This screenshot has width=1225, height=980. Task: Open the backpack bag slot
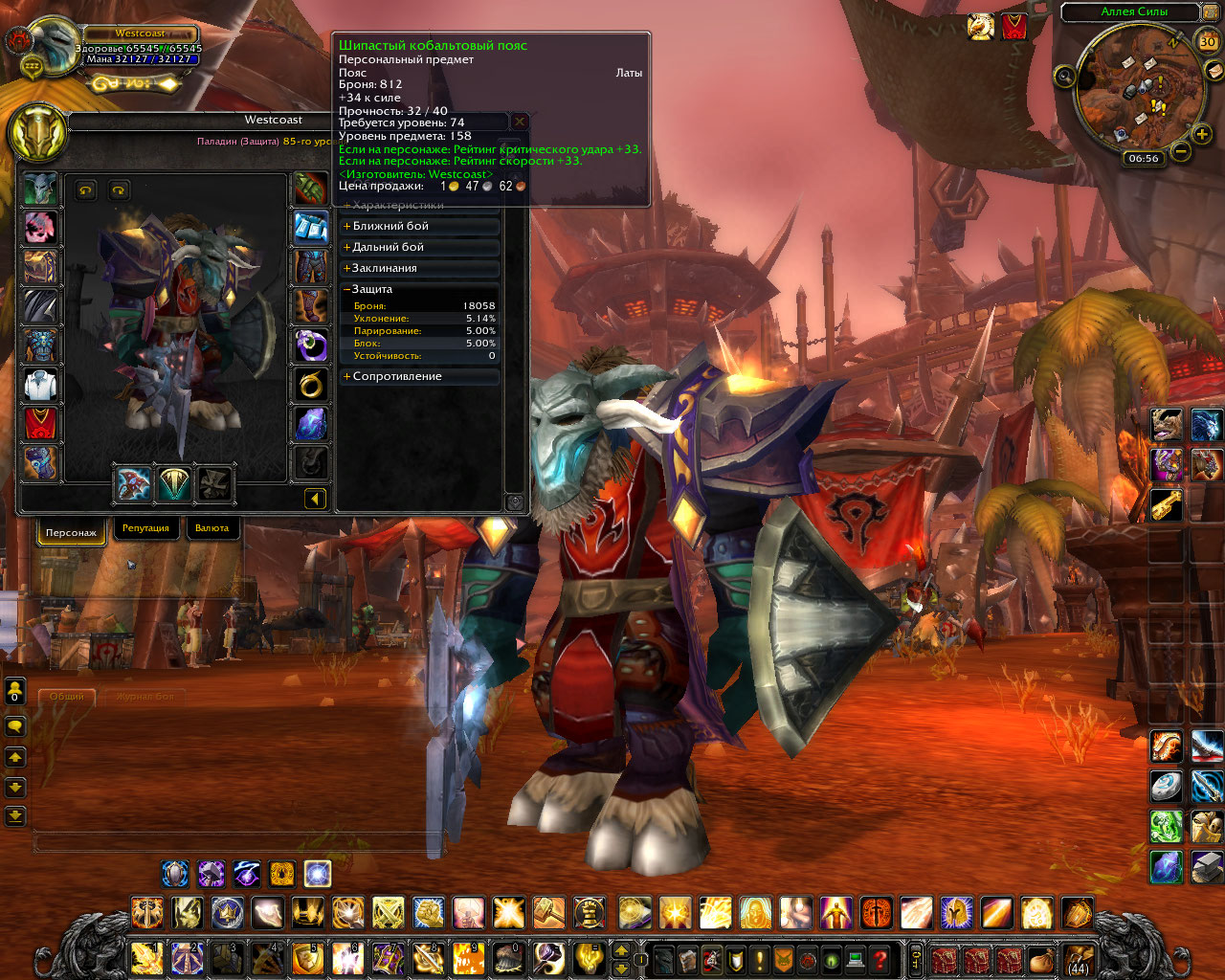[x=1079, y=959]
